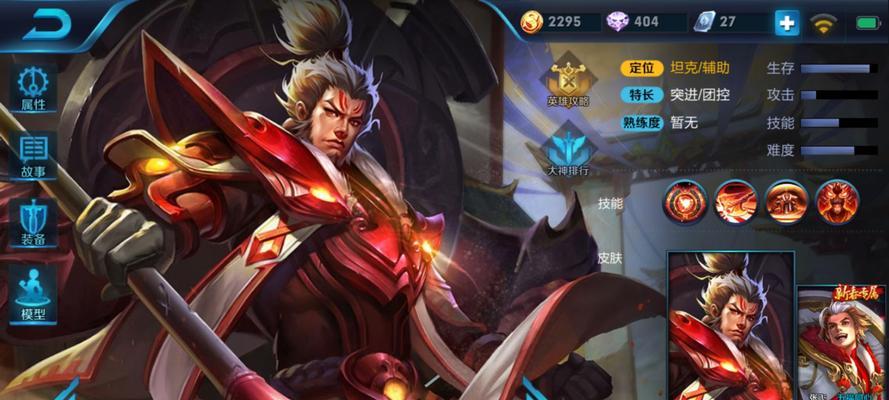This screenshot has width=889, height=400.
Task: Open the 属性 attributes tab
Action: [x=33, y=88]
